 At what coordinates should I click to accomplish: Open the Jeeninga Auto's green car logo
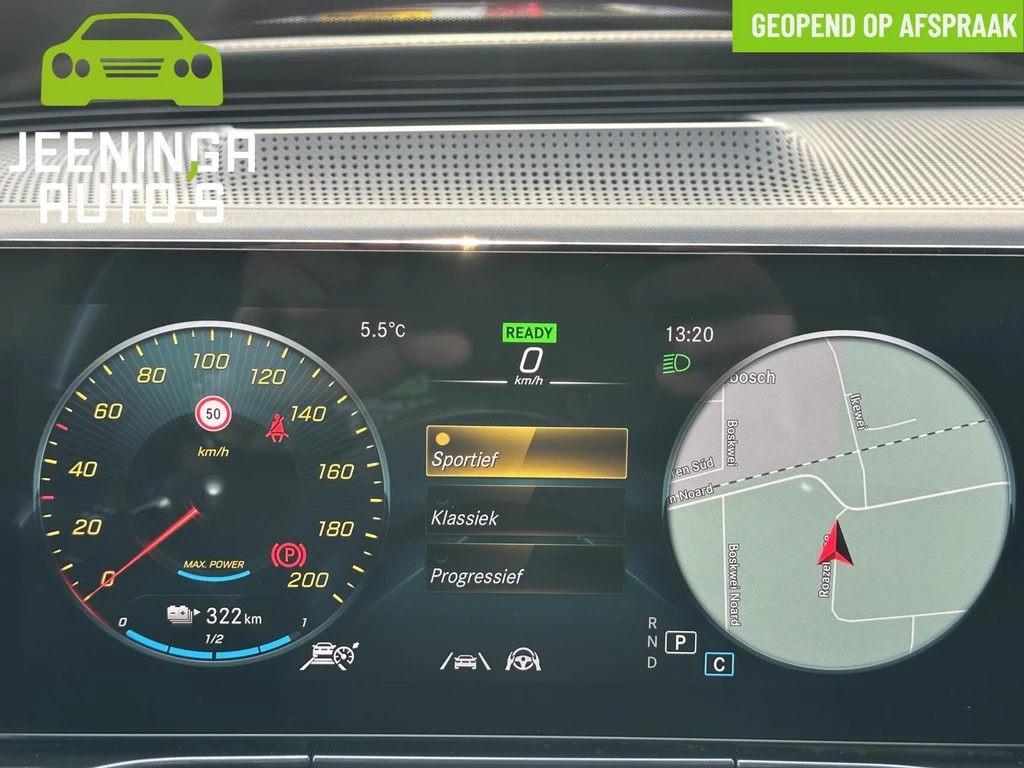(x=132, y=61)
